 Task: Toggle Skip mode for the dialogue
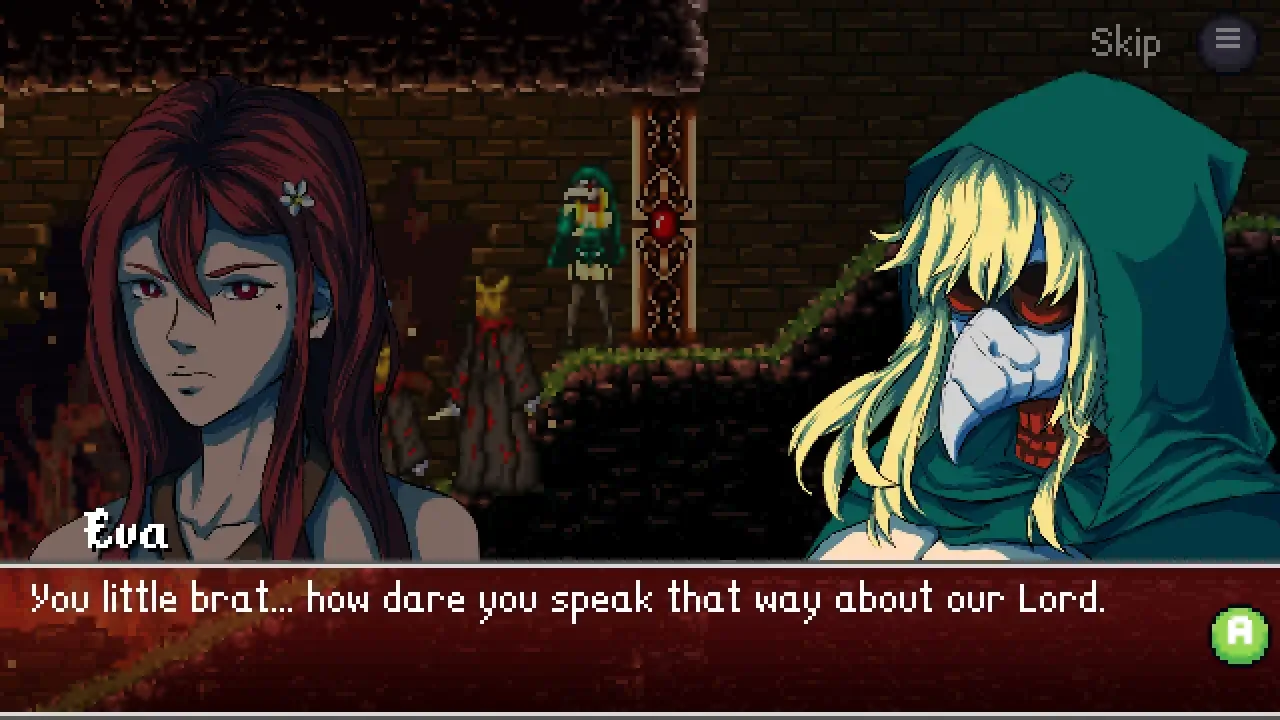tap(1126, 43)
